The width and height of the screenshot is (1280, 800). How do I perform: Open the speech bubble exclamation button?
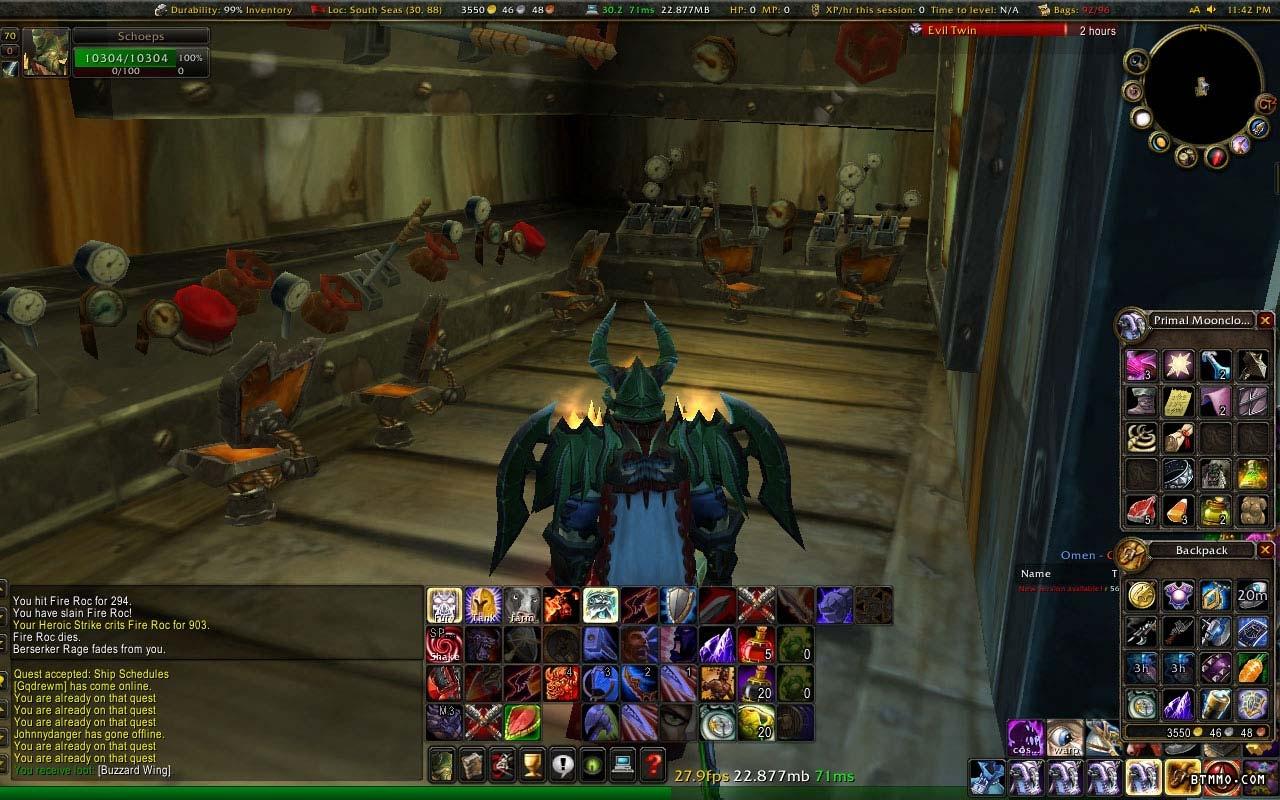click(563, 764)
